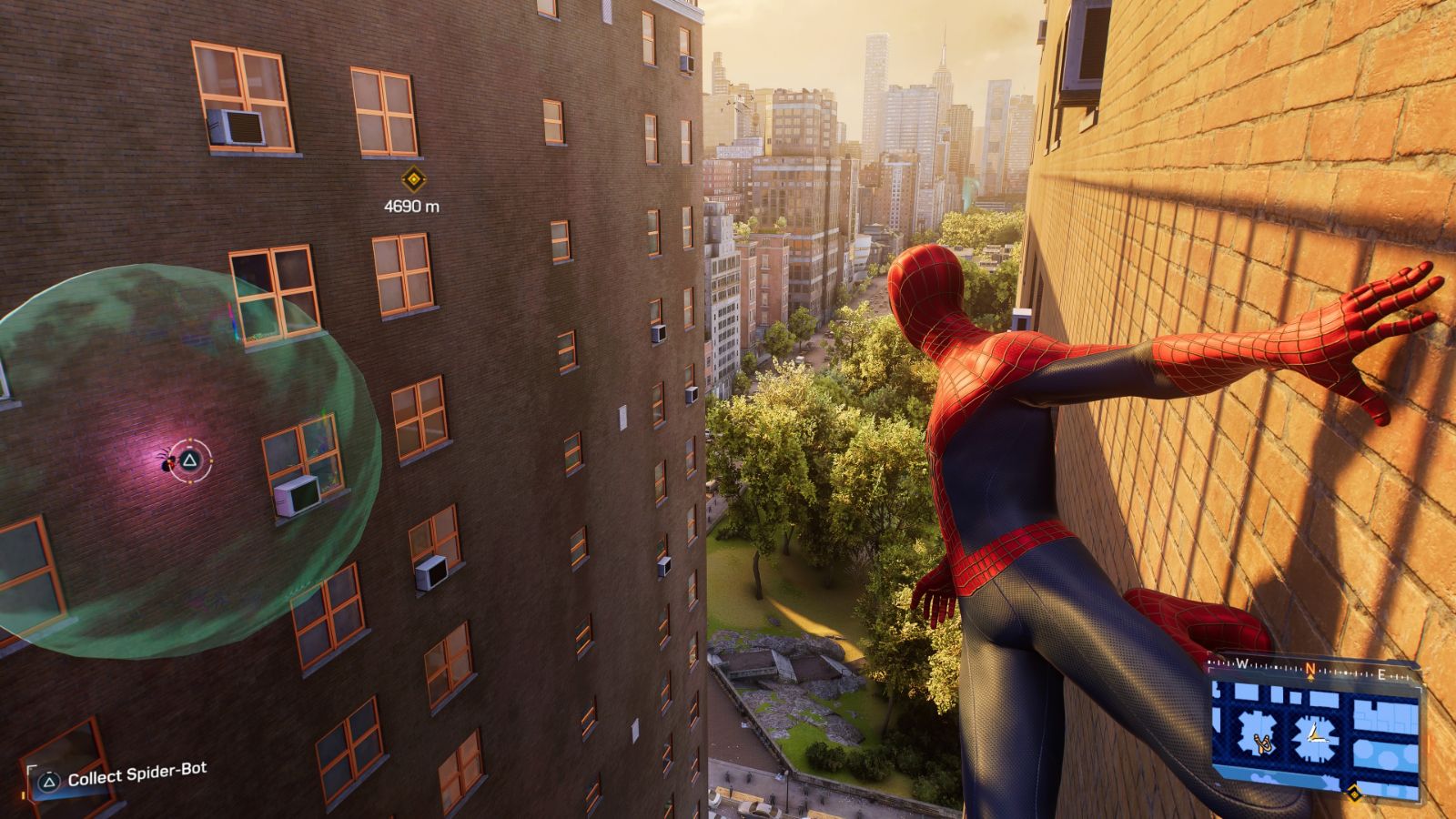
Task: Click the yellow tick on the minimap's right border
Action: coord(1424,683)
